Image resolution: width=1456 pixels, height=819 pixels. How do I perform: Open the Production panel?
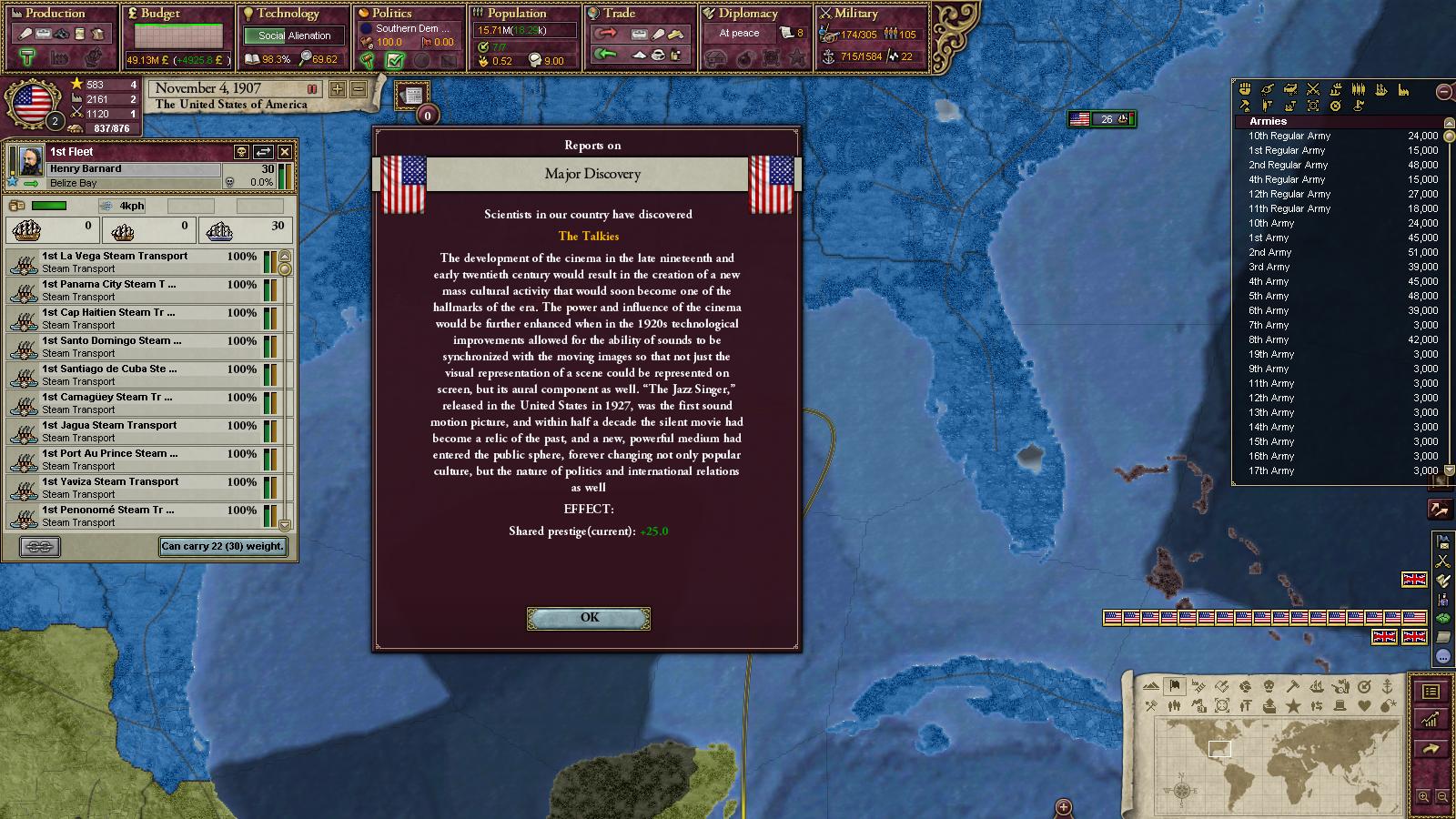coord(55,14)
